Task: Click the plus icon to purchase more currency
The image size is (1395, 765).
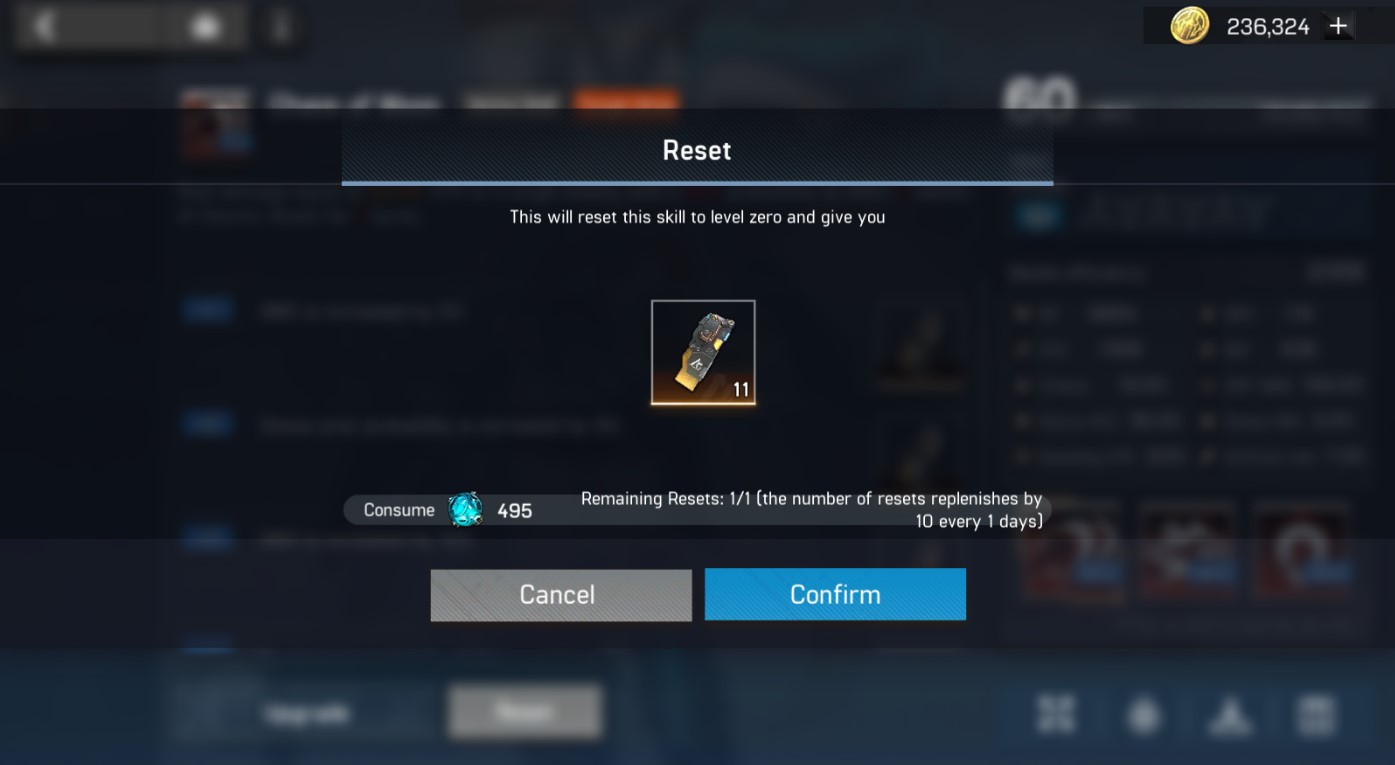Action: (x=1338, y=24)
